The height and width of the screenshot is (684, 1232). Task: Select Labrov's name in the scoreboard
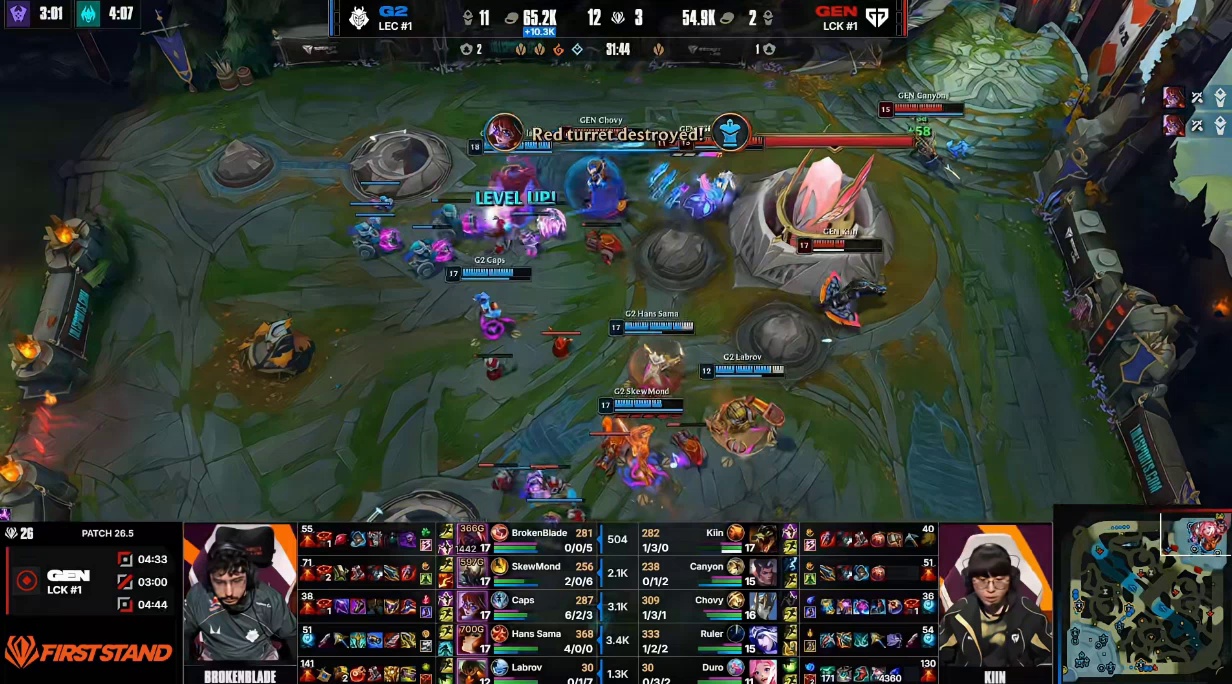(531, 667)
